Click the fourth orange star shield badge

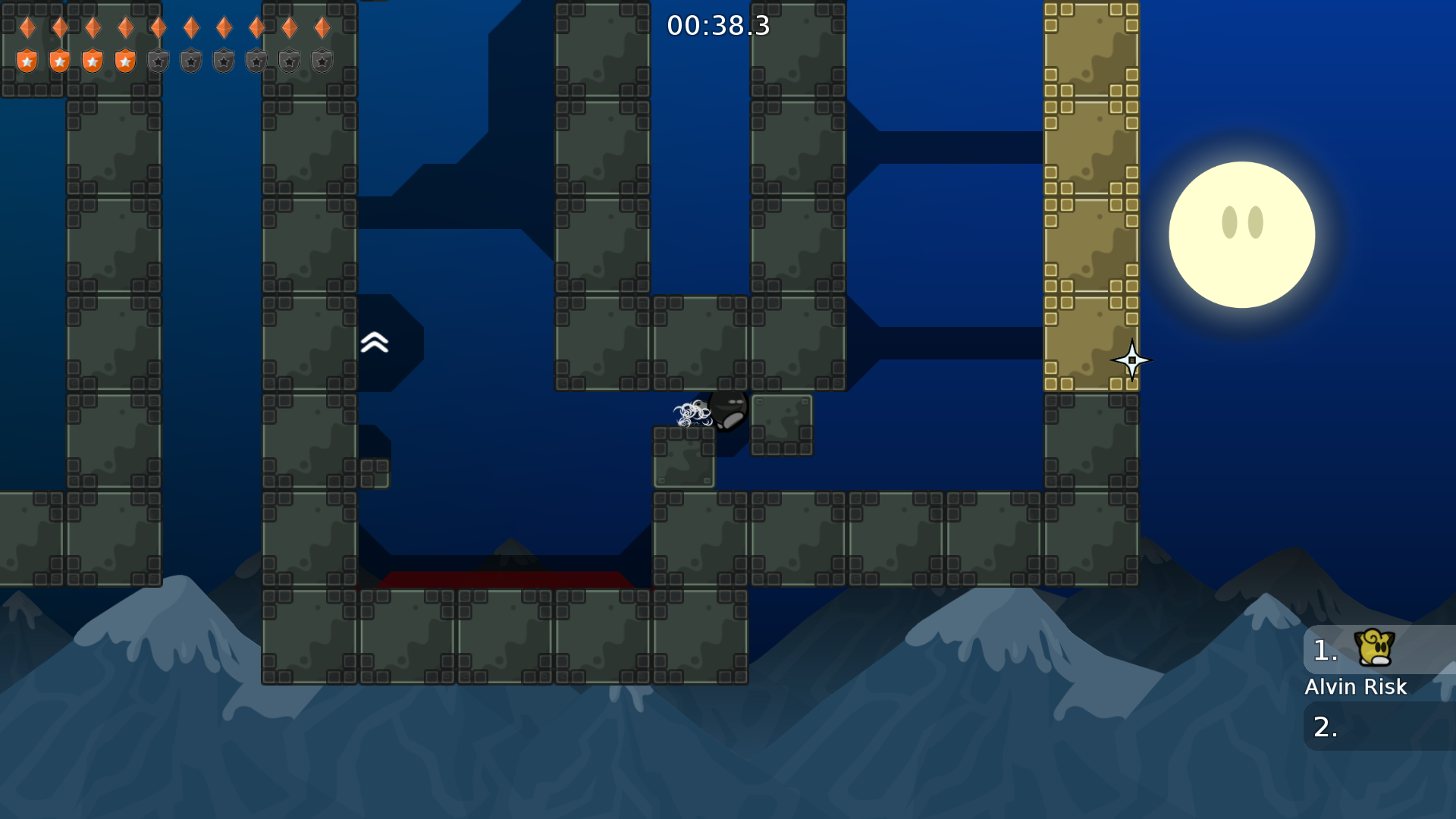(x=126, y=59)
